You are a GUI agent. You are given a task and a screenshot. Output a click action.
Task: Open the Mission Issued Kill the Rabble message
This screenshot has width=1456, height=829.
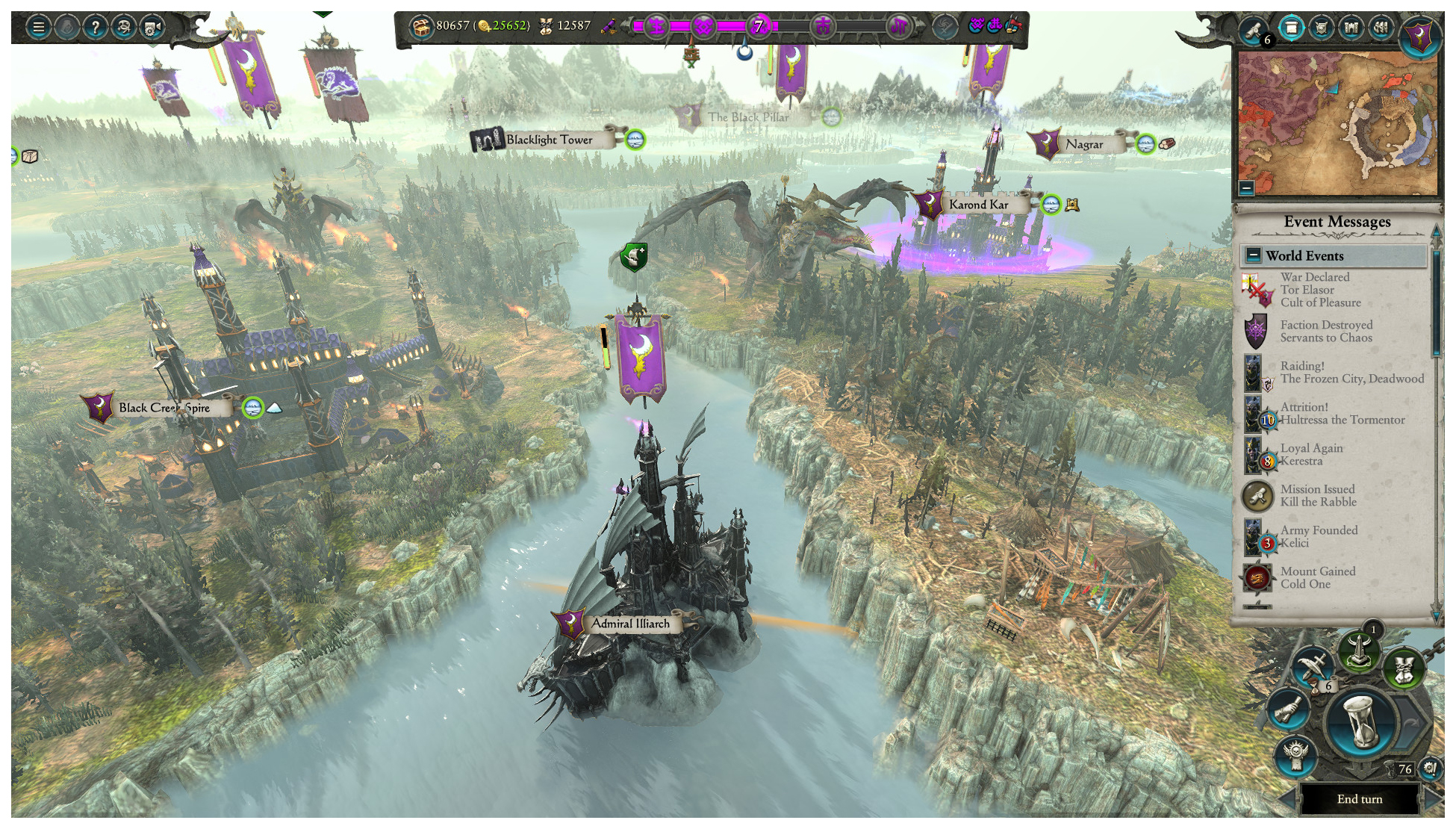coord(1318,495)
